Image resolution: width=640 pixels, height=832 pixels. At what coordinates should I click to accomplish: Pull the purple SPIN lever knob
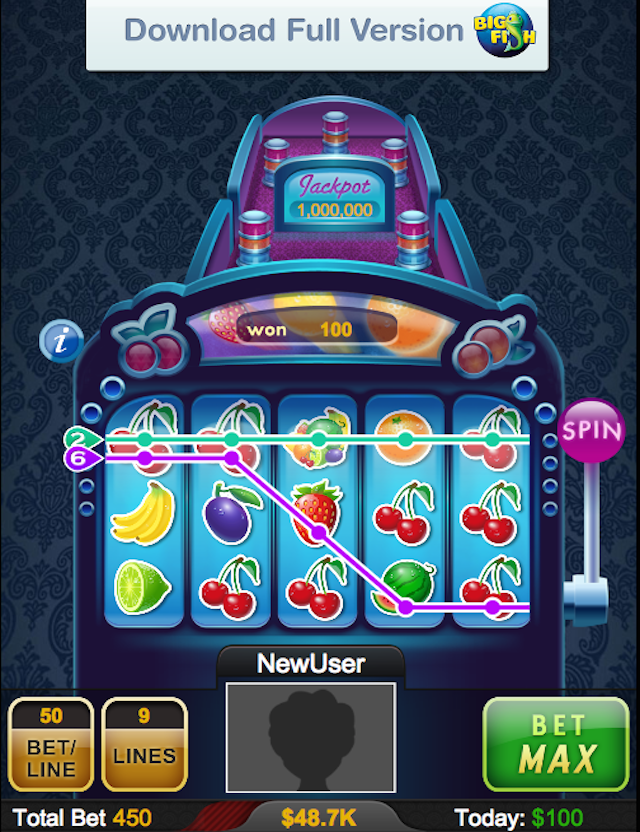592,431
